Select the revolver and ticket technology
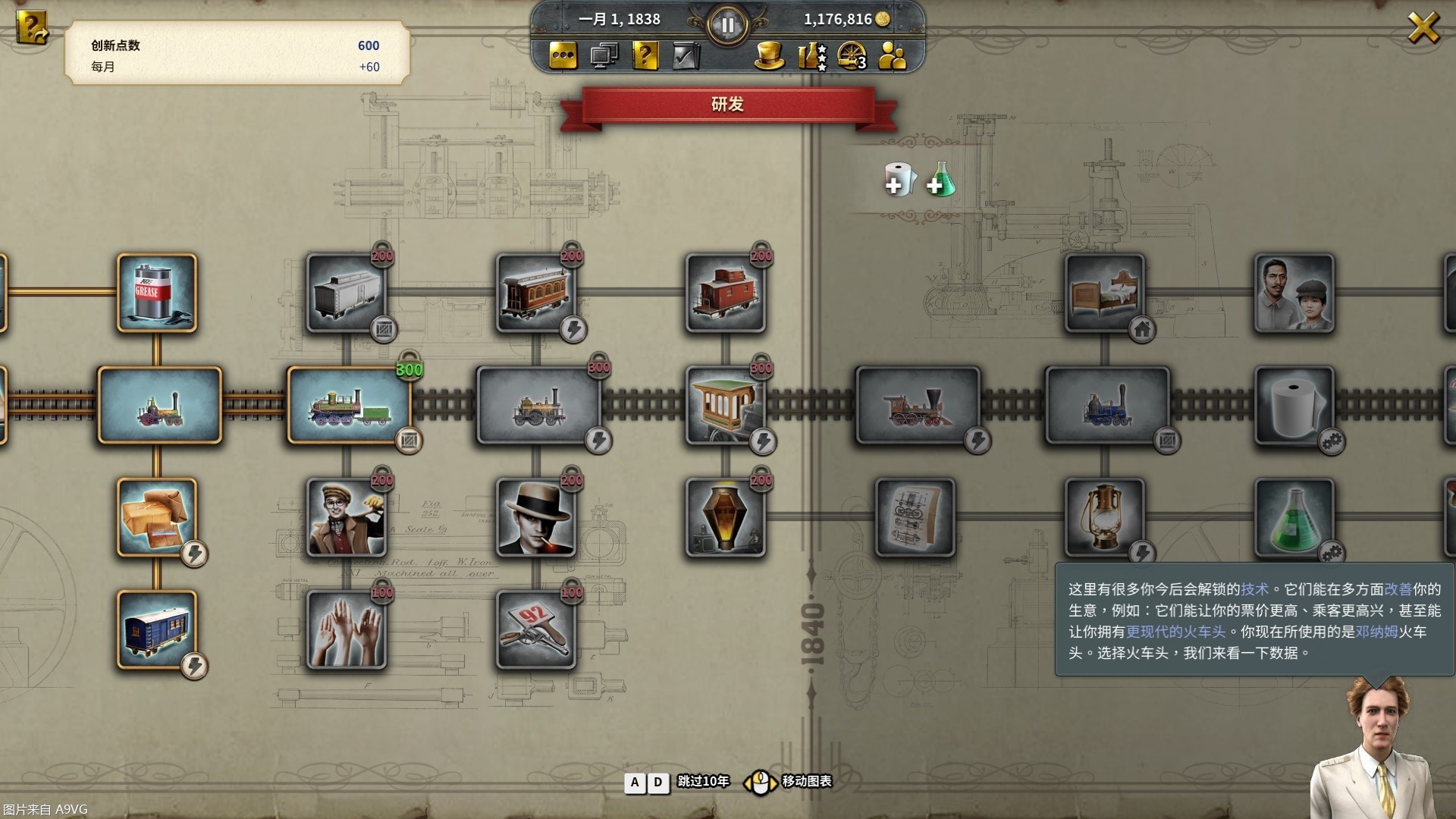1456x819 pixels. (536, 630)
